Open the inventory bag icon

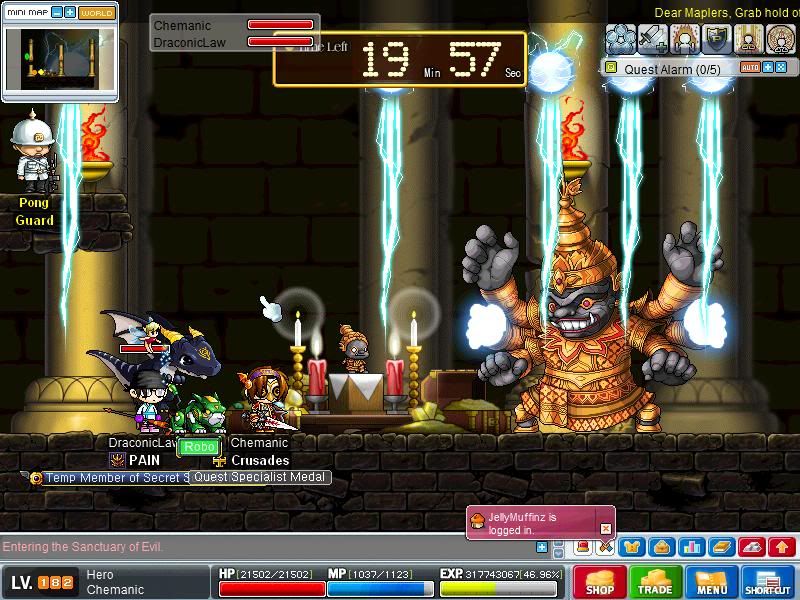[x=661, y=547]
